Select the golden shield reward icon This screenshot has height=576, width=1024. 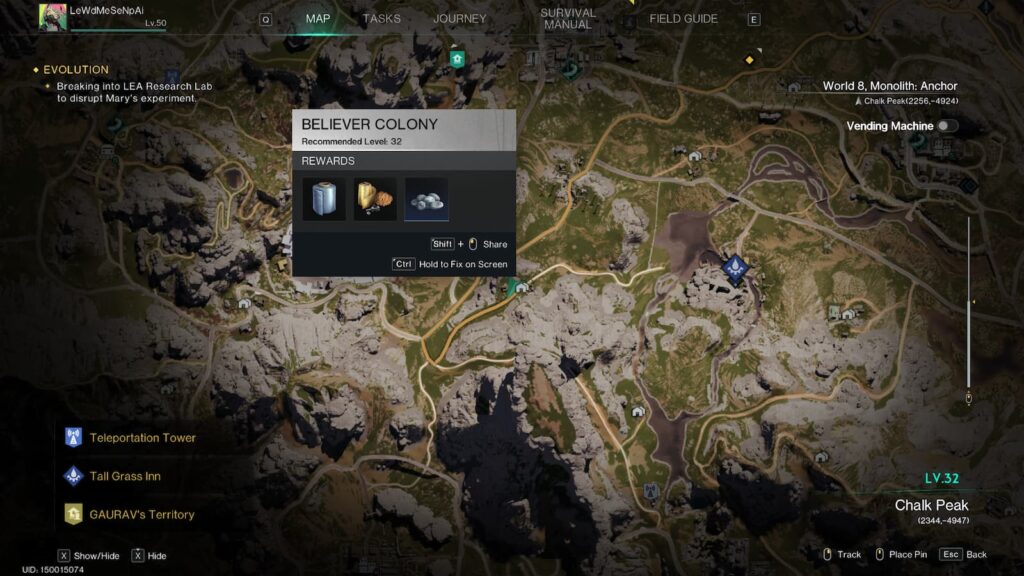click(x=375, y=199)
